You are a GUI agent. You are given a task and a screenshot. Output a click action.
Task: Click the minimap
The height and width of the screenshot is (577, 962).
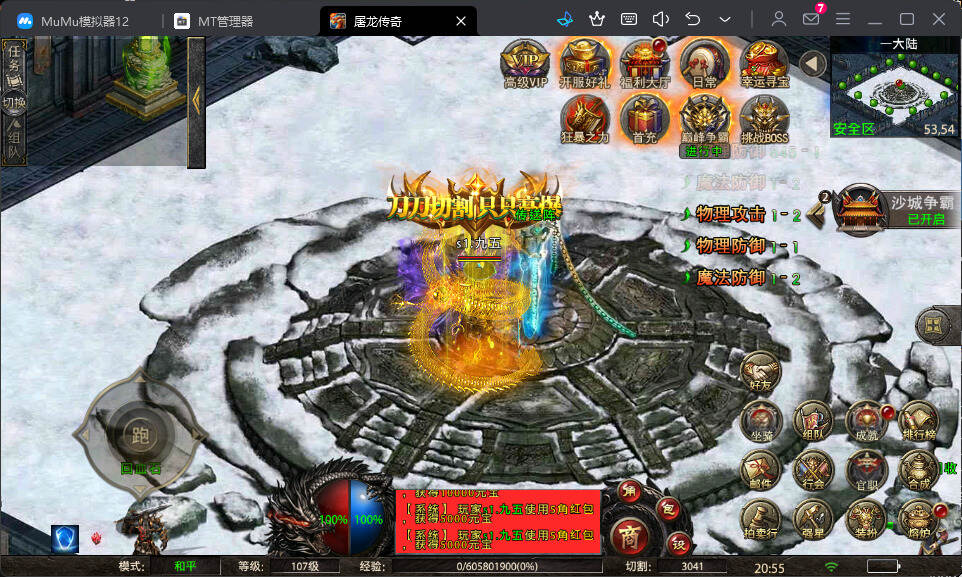click(895, 88)
